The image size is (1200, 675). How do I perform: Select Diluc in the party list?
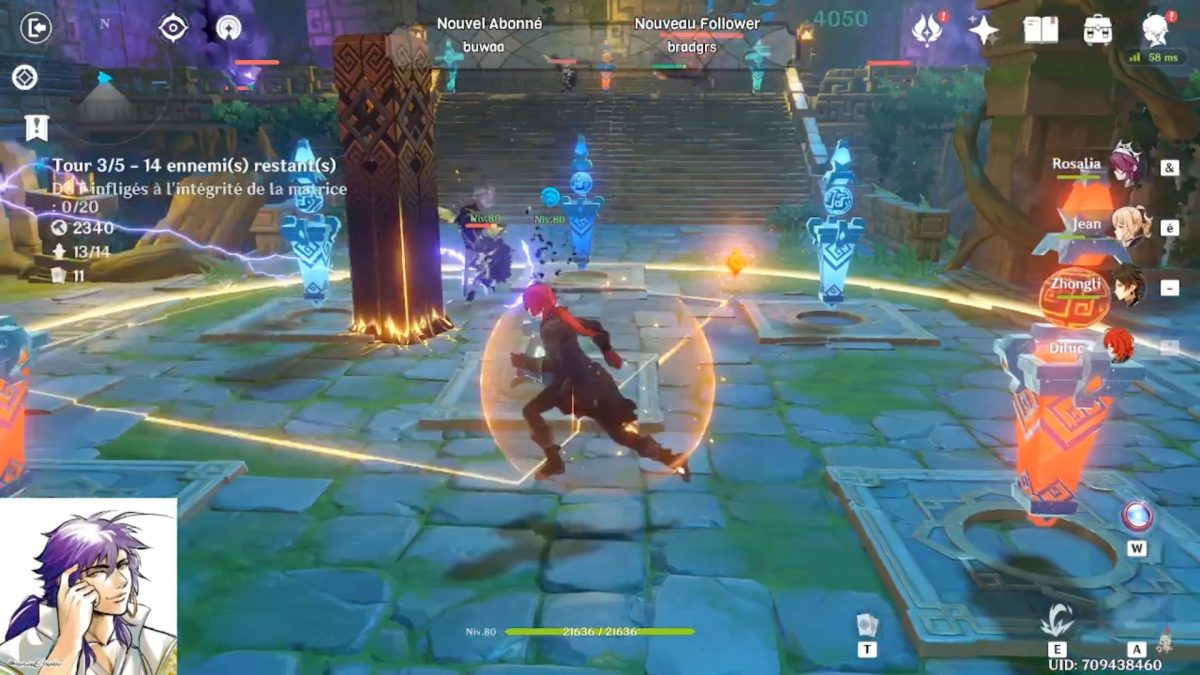pyautogui.click(x=1118, y=345)
